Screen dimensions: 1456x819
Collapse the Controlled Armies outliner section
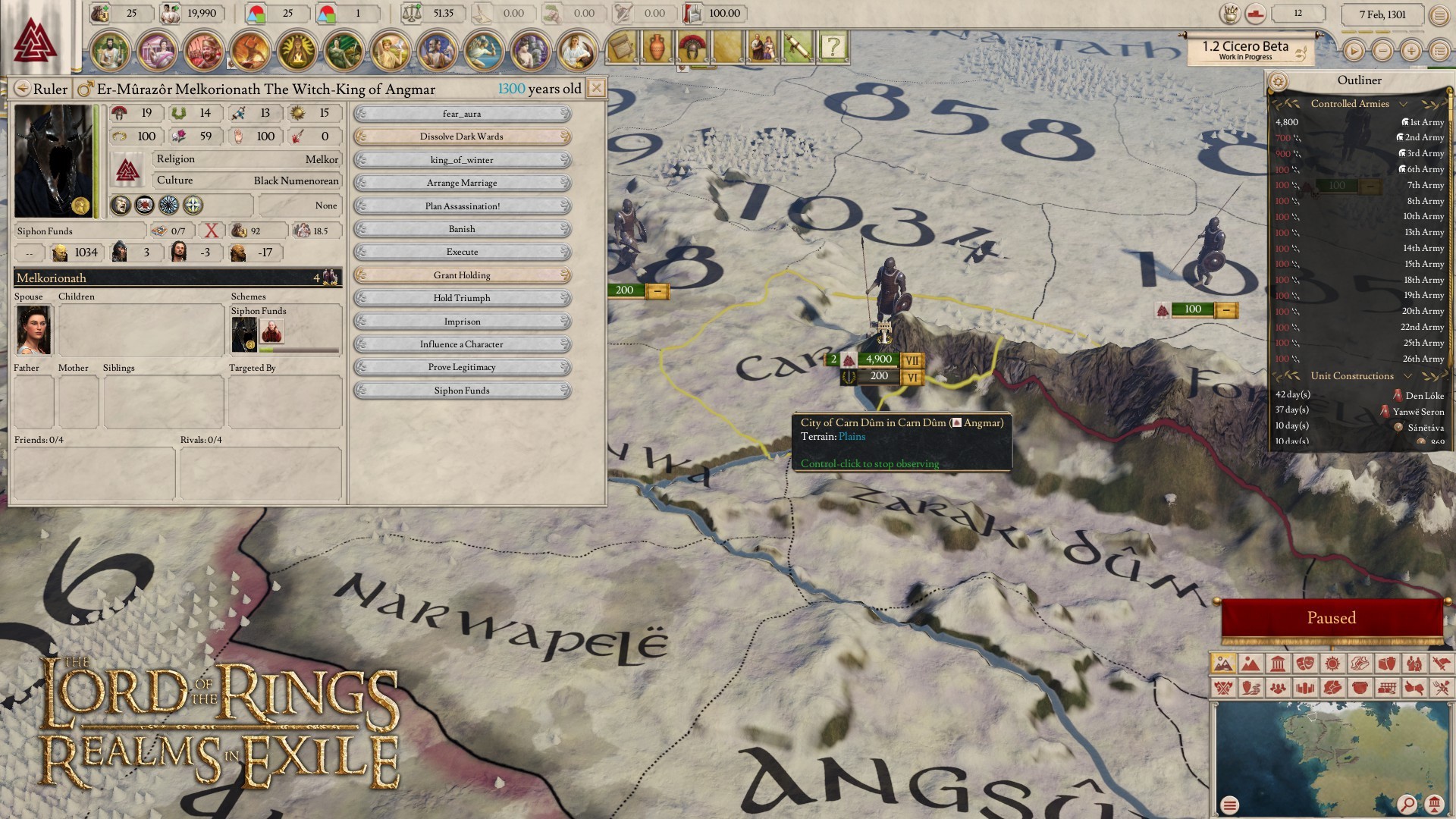click(1403, 104)
